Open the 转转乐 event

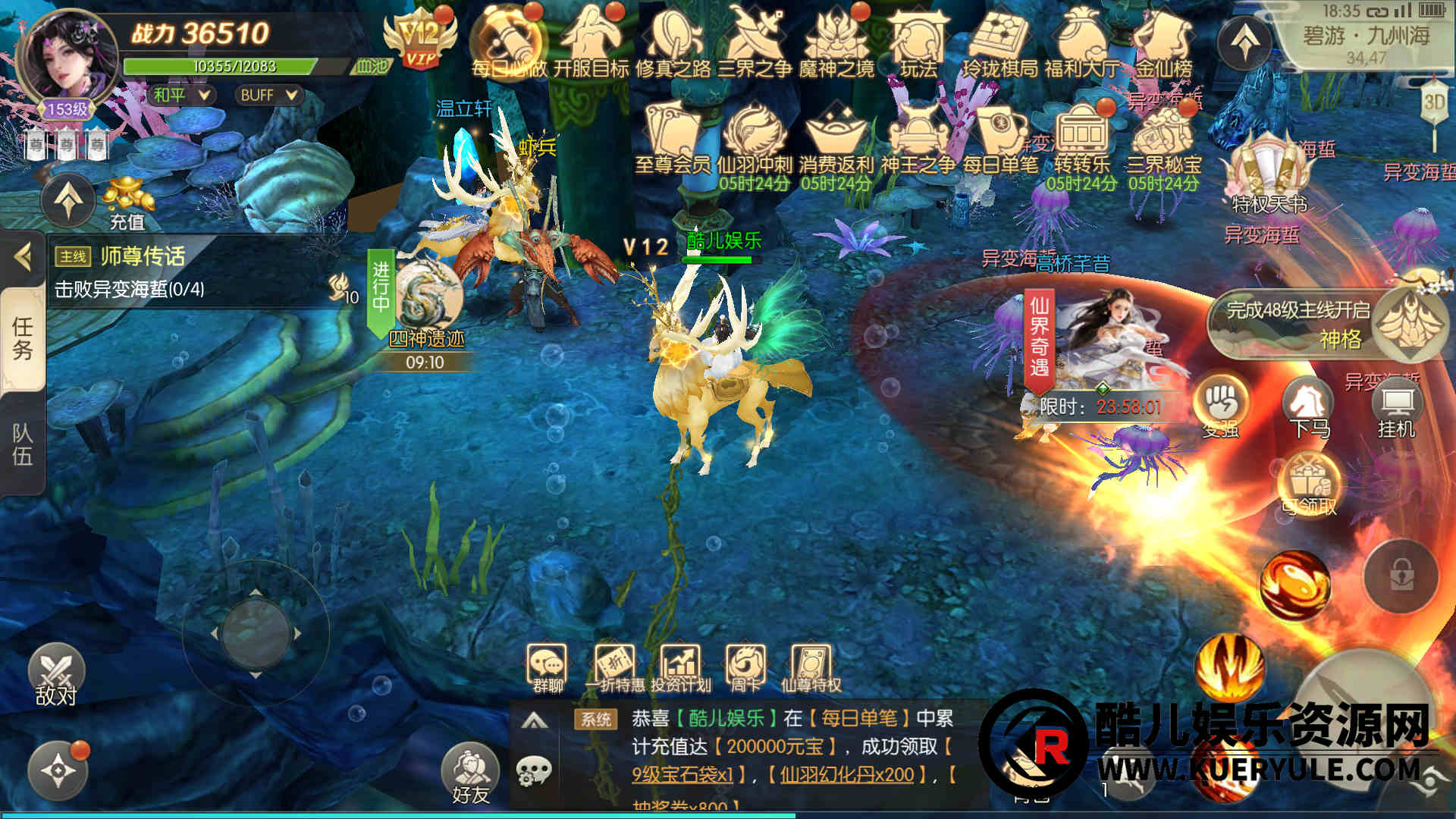pos(1082,140)
